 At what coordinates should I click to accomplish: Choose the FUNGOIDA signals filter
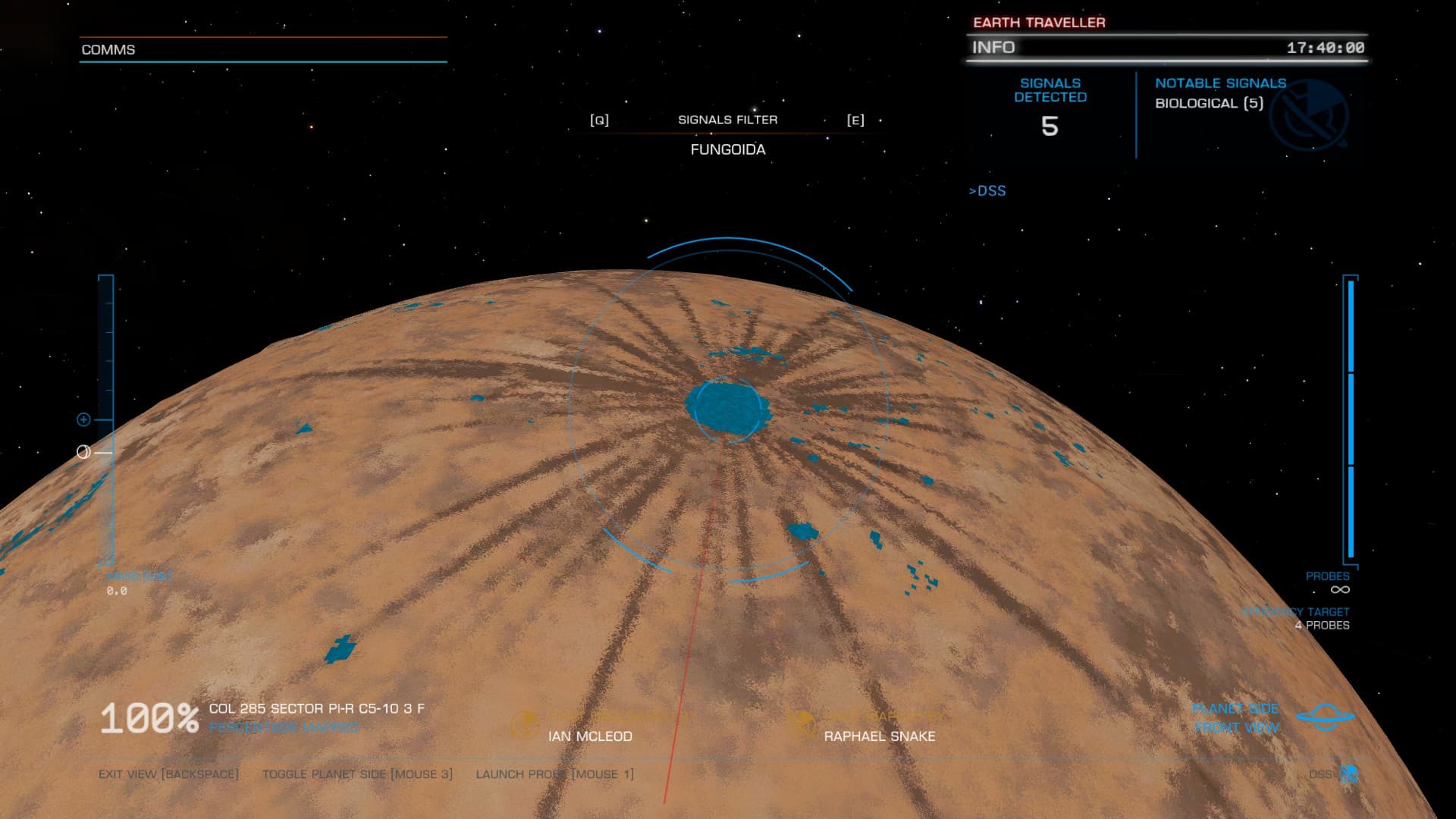727,149
